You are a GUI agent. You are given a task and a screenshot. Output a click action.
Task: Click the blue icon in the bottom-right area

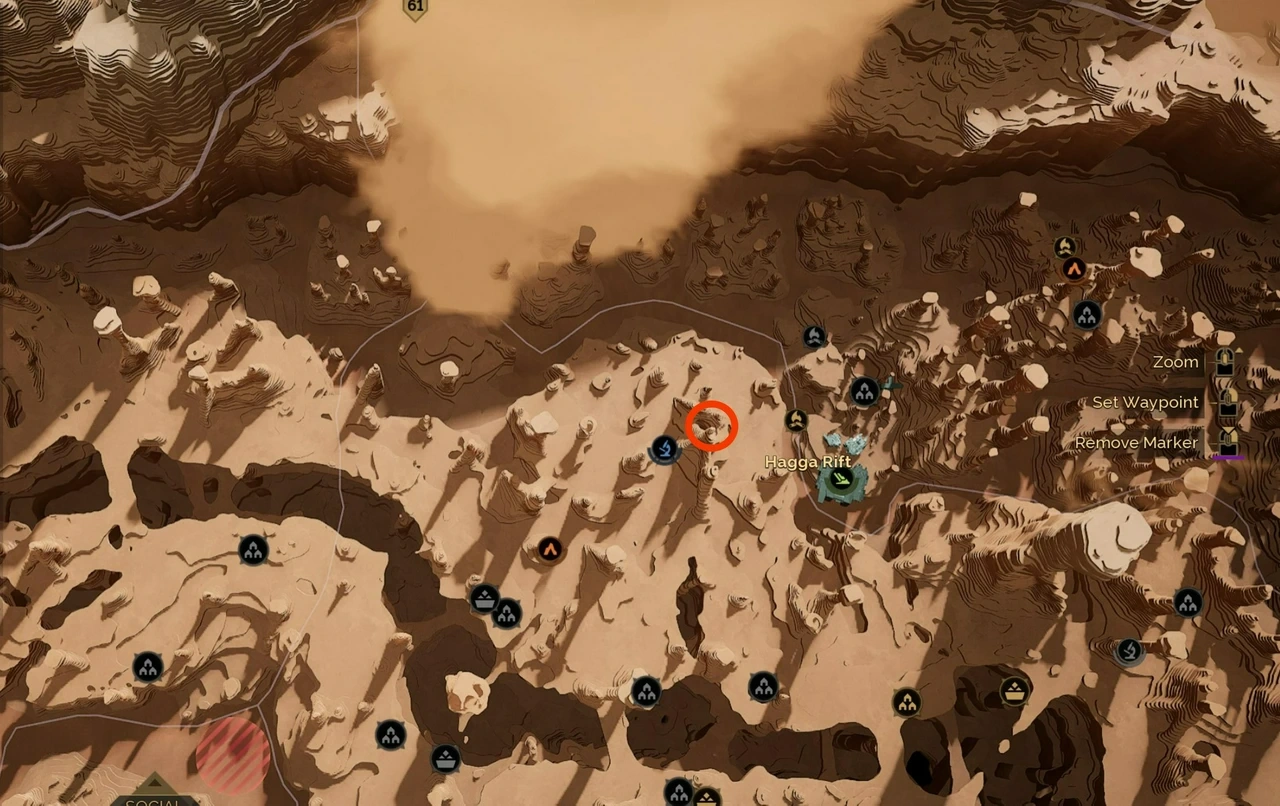(1129, 652)
